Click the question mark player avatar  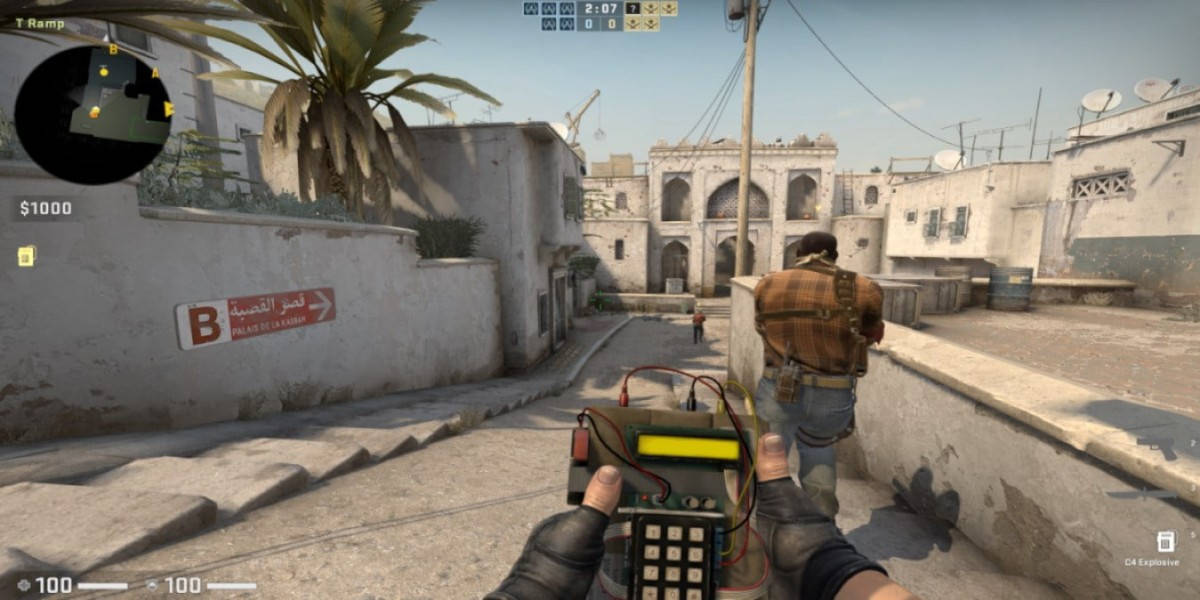tap(633, 8)
